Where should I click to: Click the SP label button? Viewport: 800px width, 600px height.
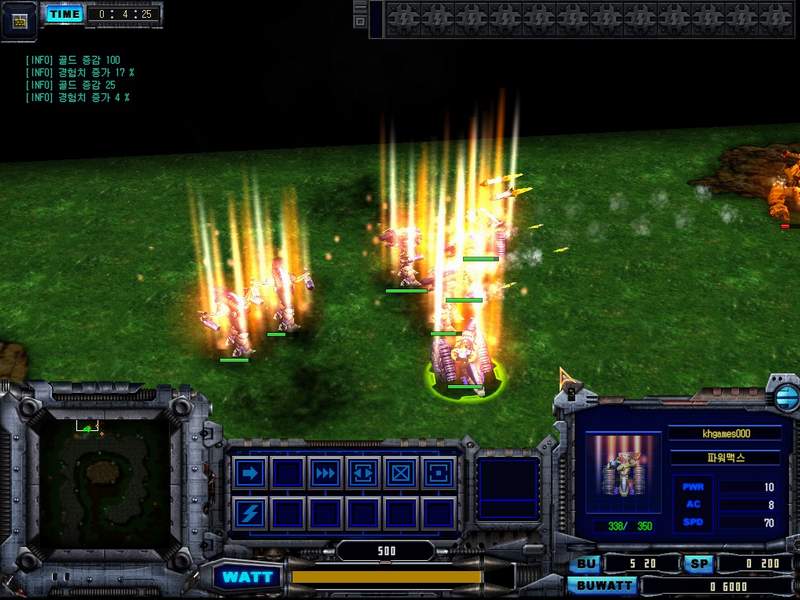pos(698,564)
